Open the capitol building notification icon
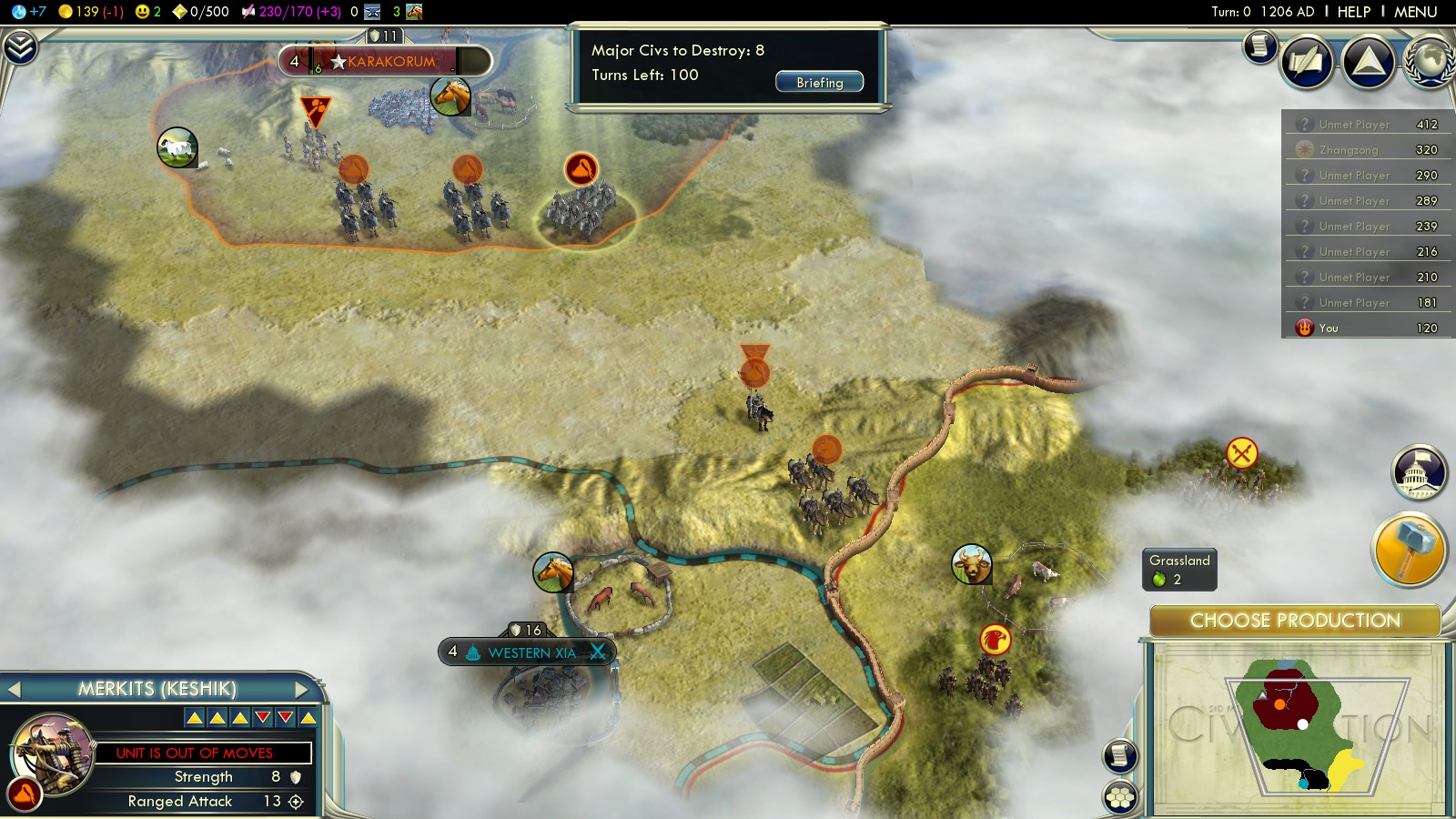Viewport: 1456px width, 819px height. pos(1419,471)
